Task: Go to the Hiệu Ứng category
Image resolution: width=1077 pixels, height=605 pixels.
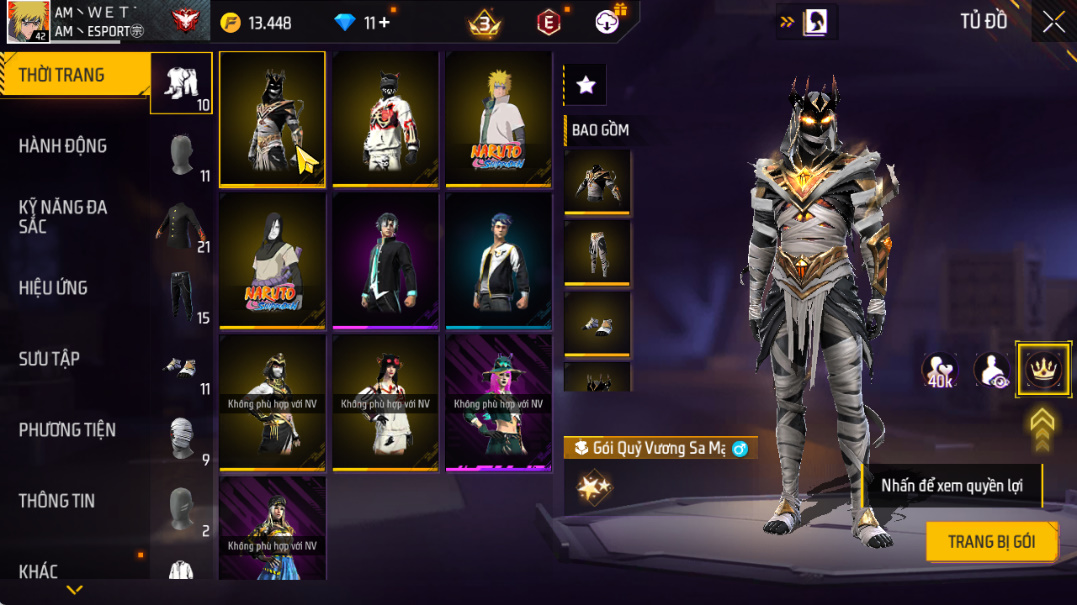Action: [53, 288]
